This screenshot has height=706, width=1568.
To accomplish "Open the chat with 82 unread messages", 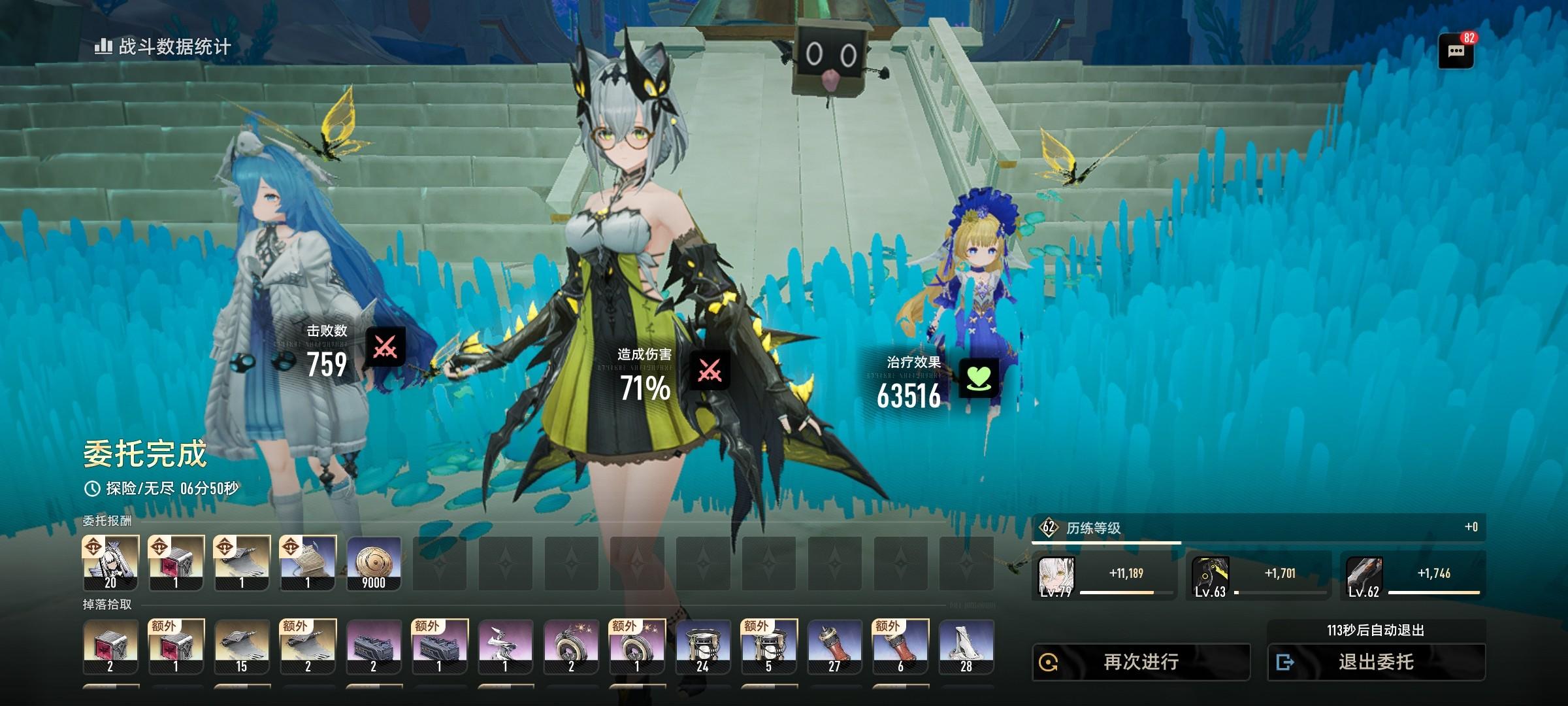I will coord(1456,51).
